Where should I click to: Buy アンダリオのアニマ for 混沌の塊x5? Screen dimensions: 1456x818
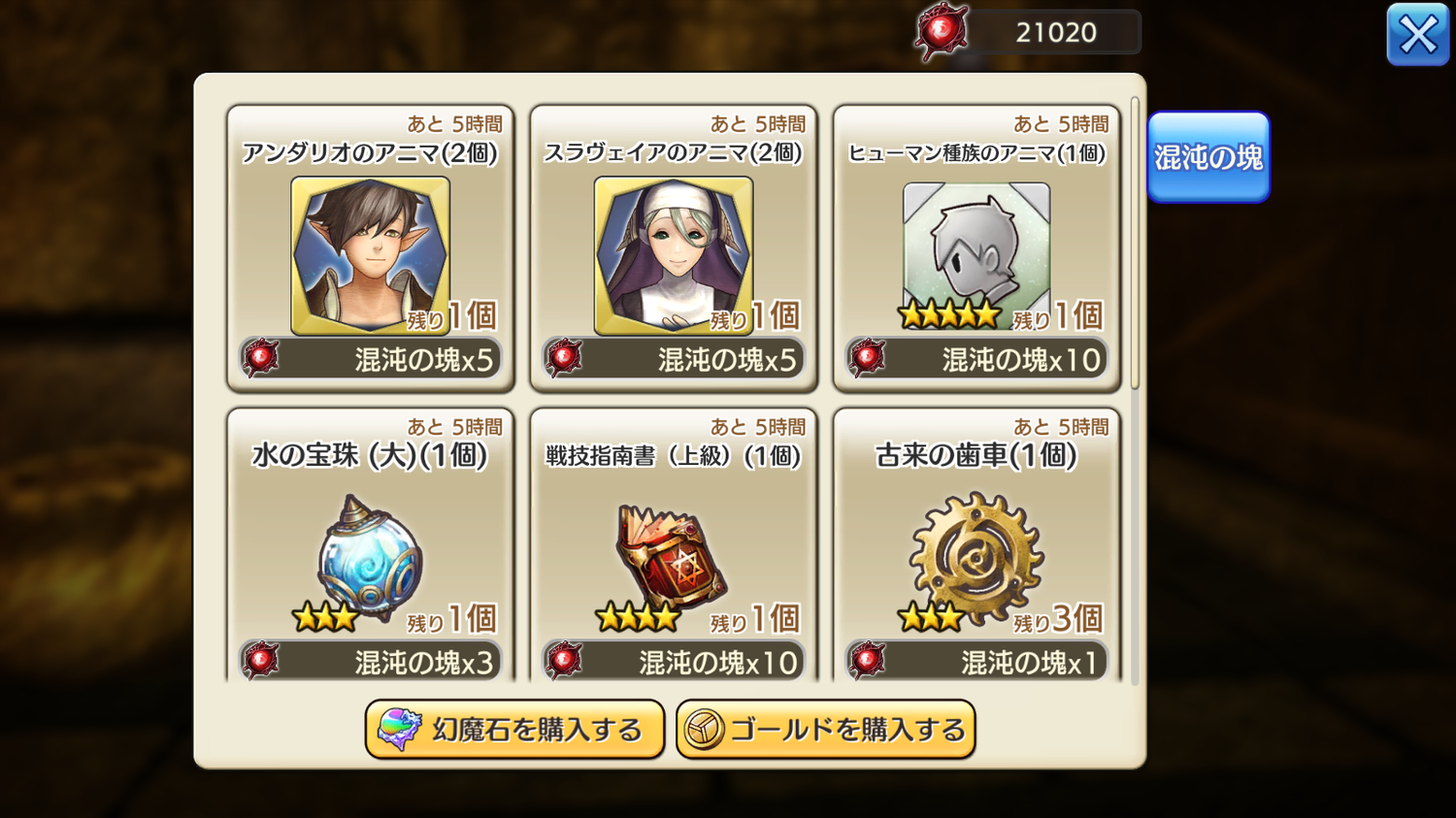[x=371, y=360]
